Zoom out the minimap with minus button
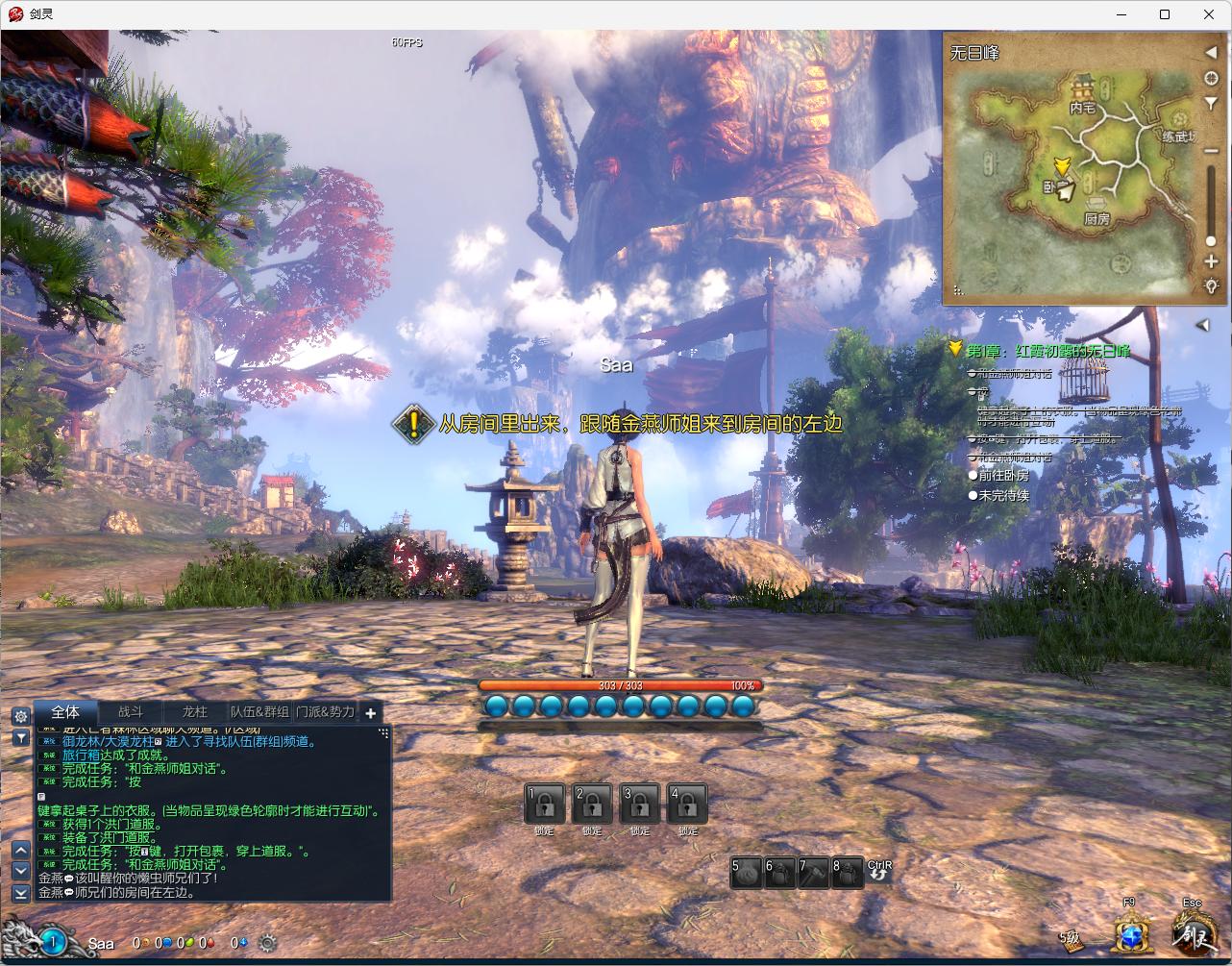This screenshot has width=1232, height=966. click(x=1211, y=150)
